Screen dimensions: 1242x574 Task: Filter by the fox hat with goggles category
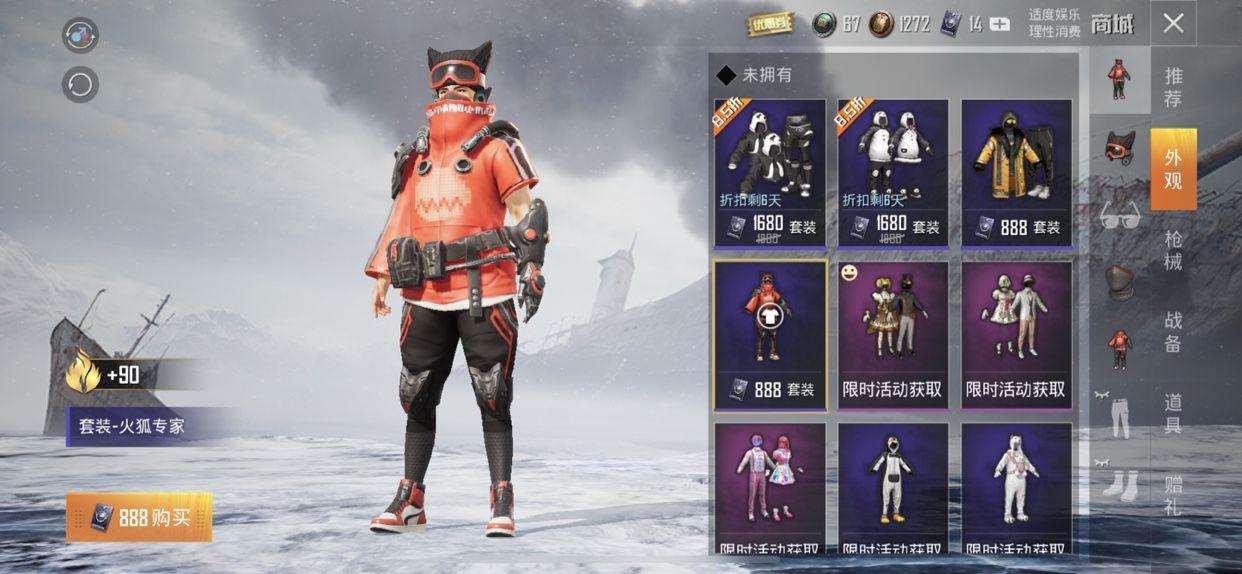click(1119, 147)
